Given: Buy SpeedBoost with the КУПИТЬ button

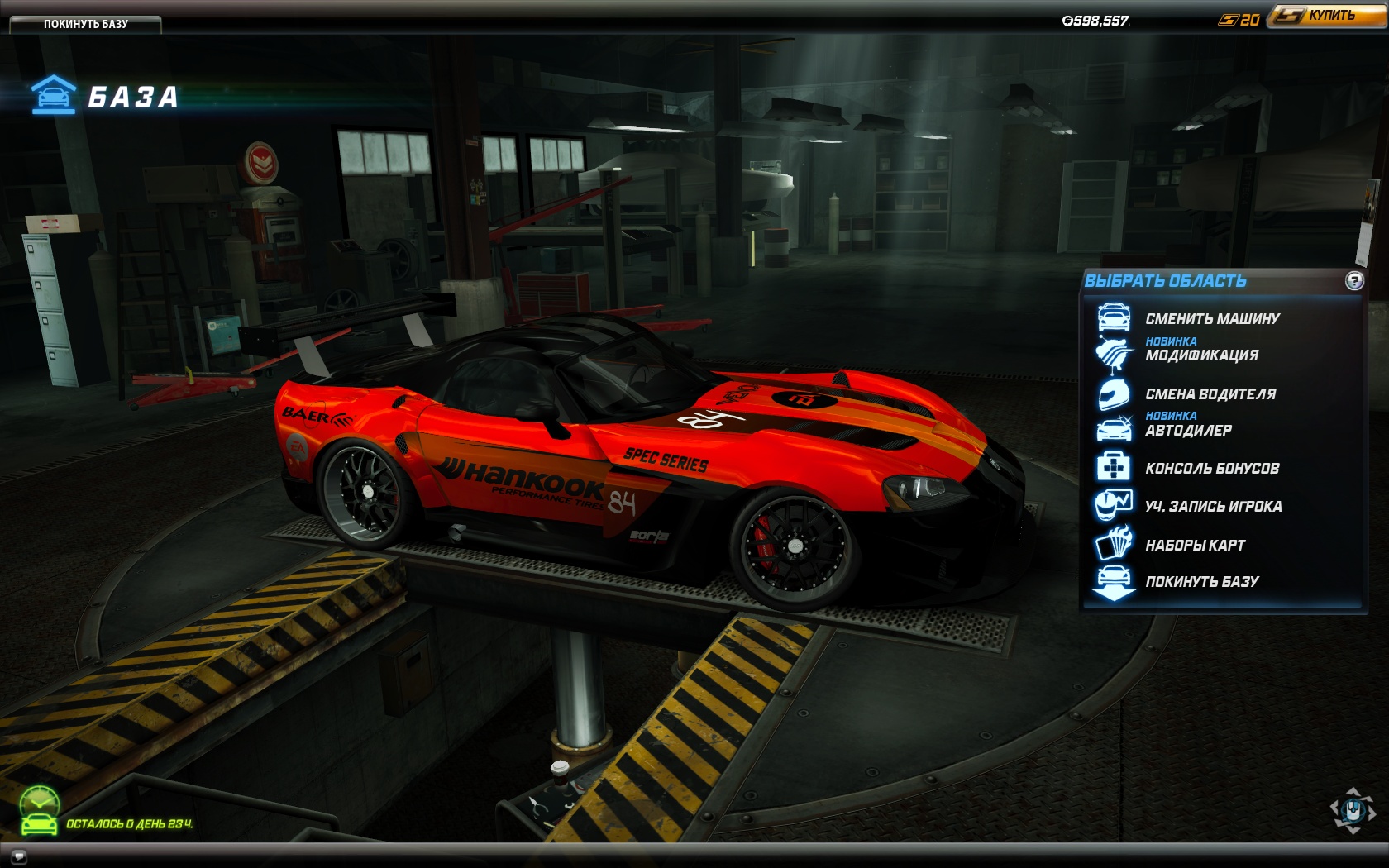Looking at the screenshot, I should coord(1328,16).
